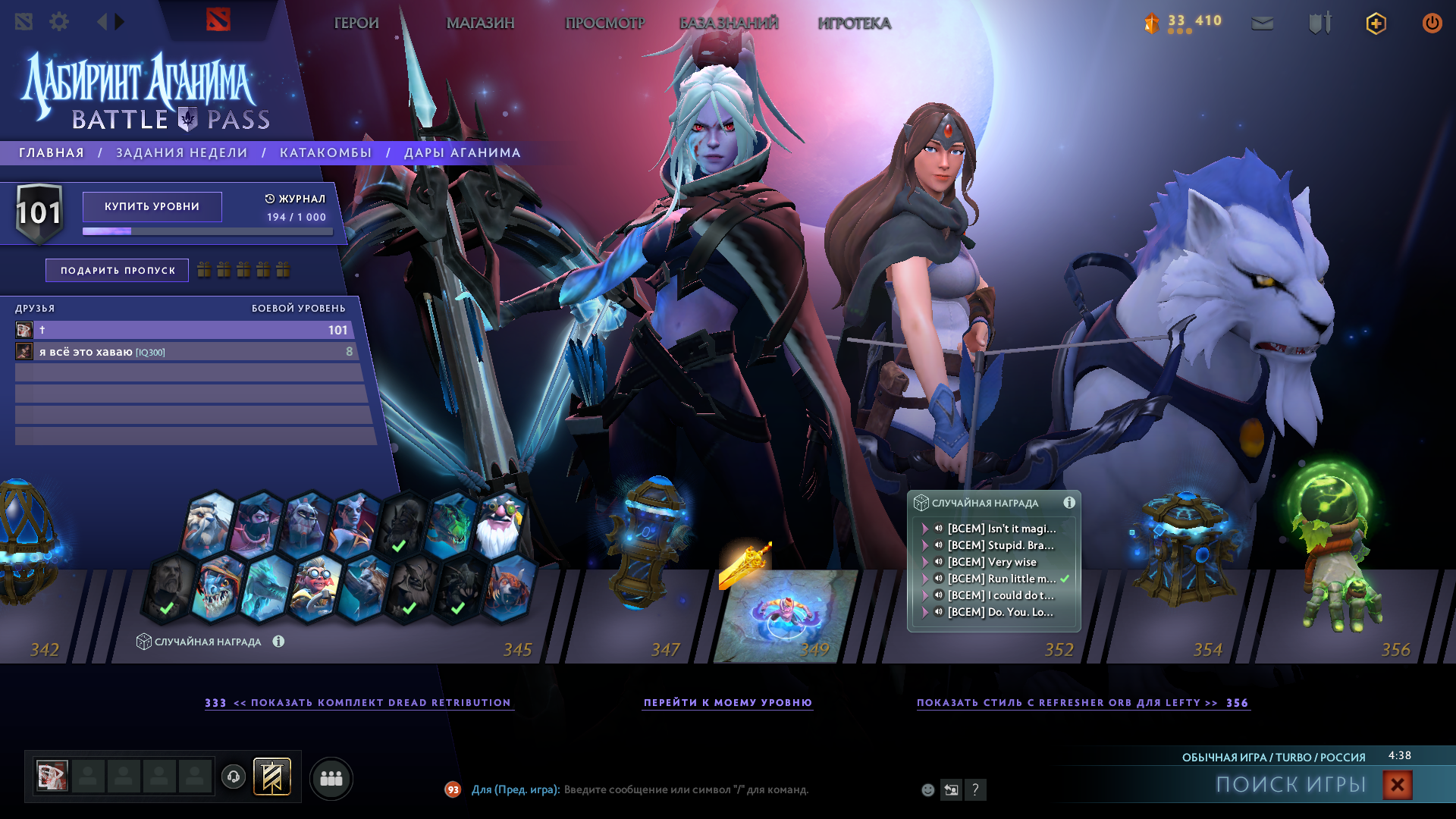Cancel the game search with red X
This screenshot has width=1456, height=819.
[x=1398, y=785]
